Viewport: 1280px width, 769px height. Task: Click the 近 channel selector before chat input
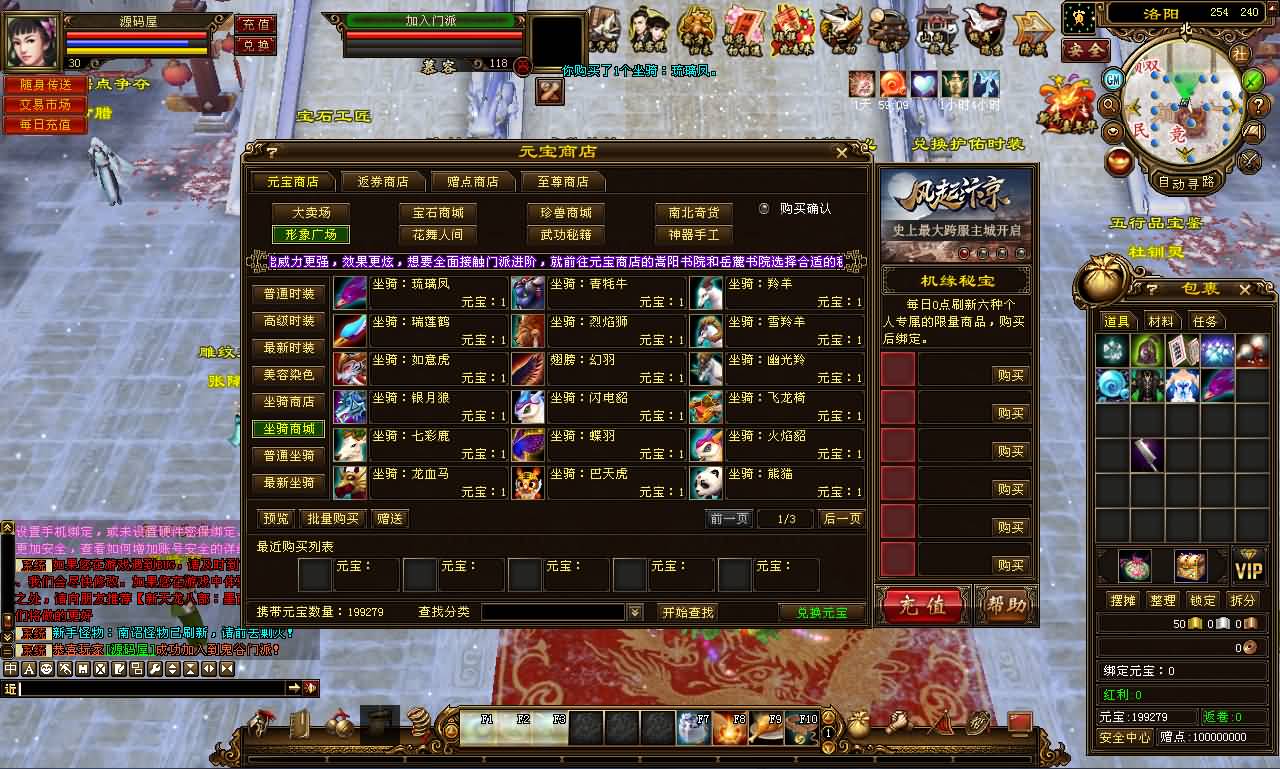[x=12, y=689]
